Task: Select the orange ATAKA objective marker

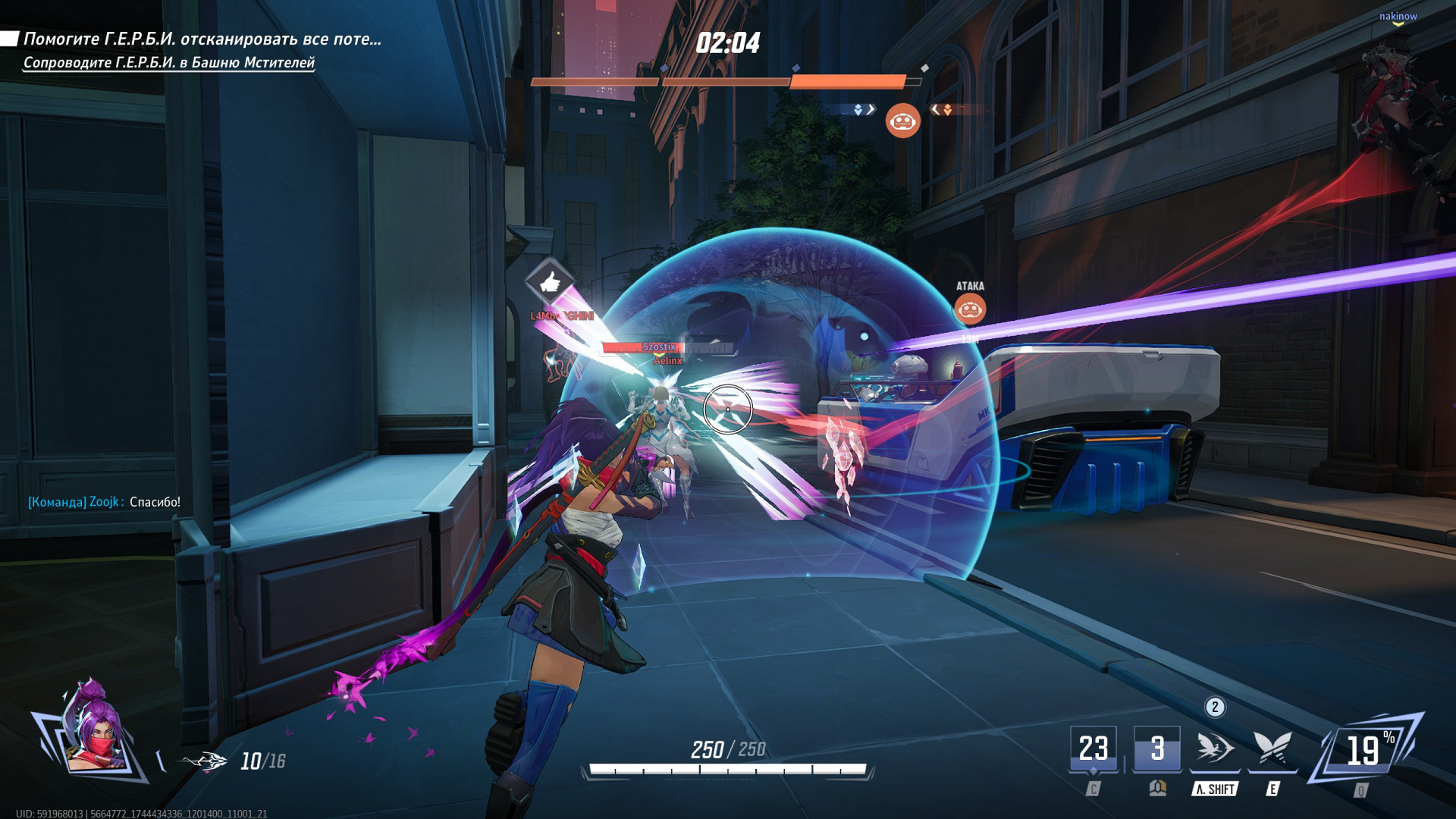Action: coord(970,308)
